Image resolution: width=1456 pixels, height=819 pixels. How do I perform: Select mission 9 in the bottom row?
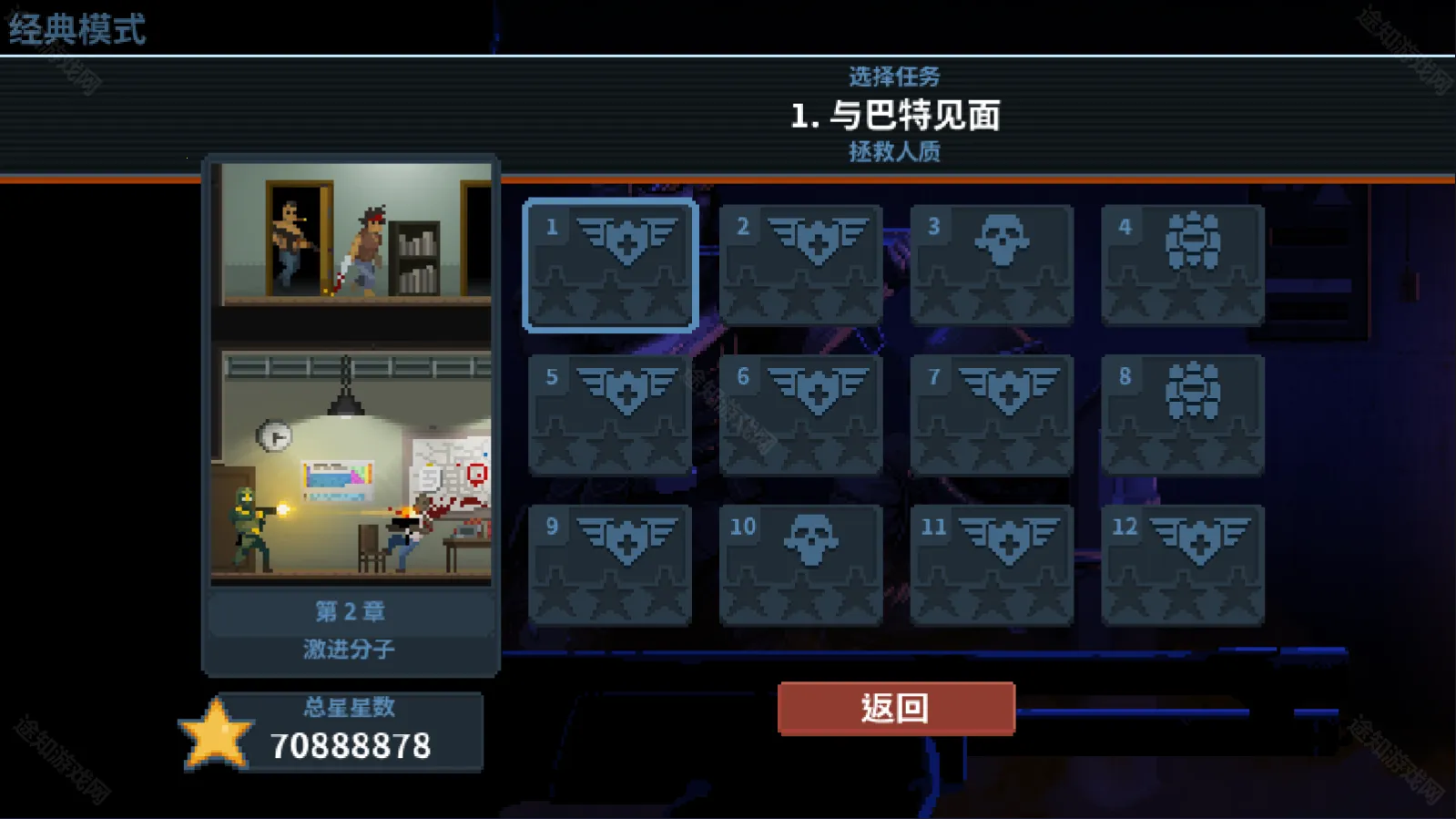point(609,561)
